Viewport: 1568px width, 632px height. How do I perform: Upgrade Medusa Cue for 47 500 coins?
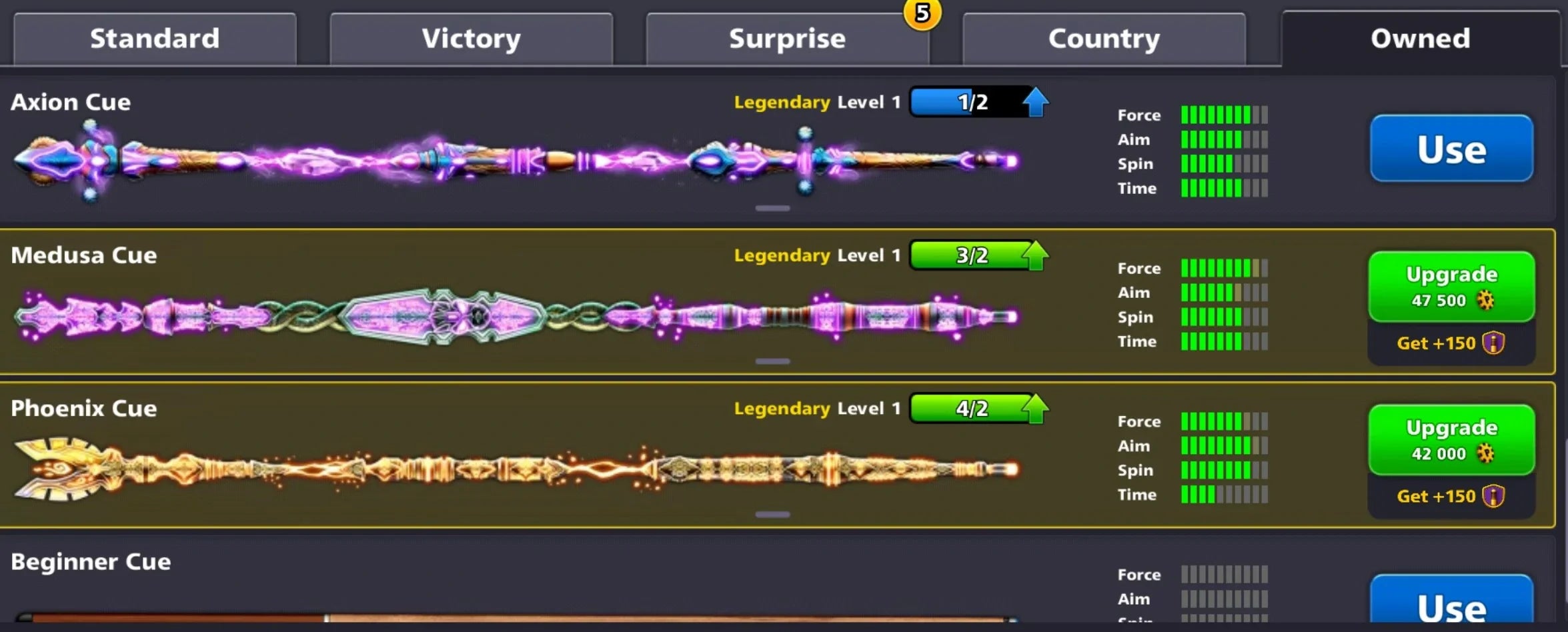click(x=1451, y=285)
